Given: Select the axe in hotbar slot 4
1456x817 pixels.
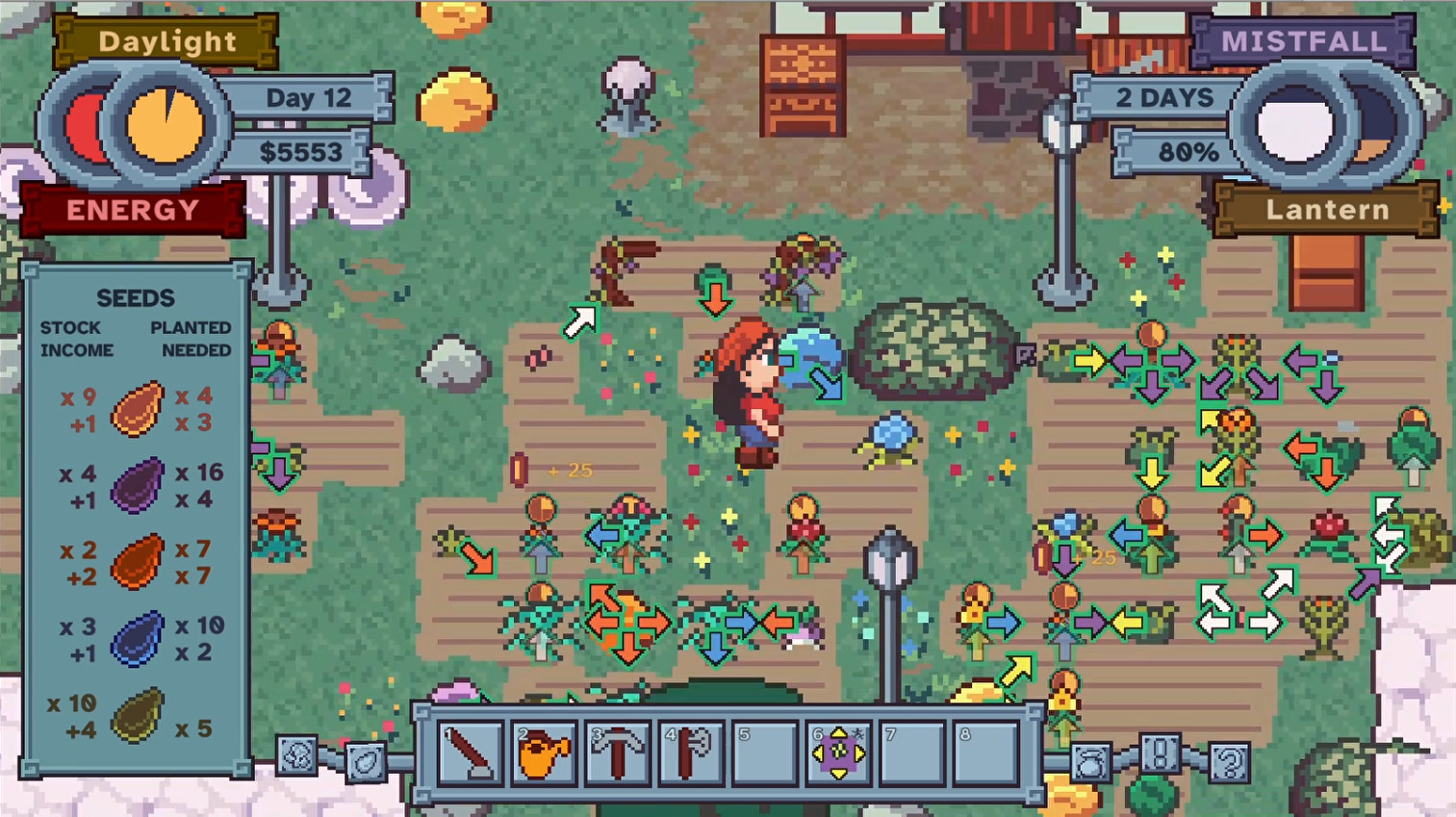Looking at the screenshot, I should pyautogui.click(x=690, y=752).
